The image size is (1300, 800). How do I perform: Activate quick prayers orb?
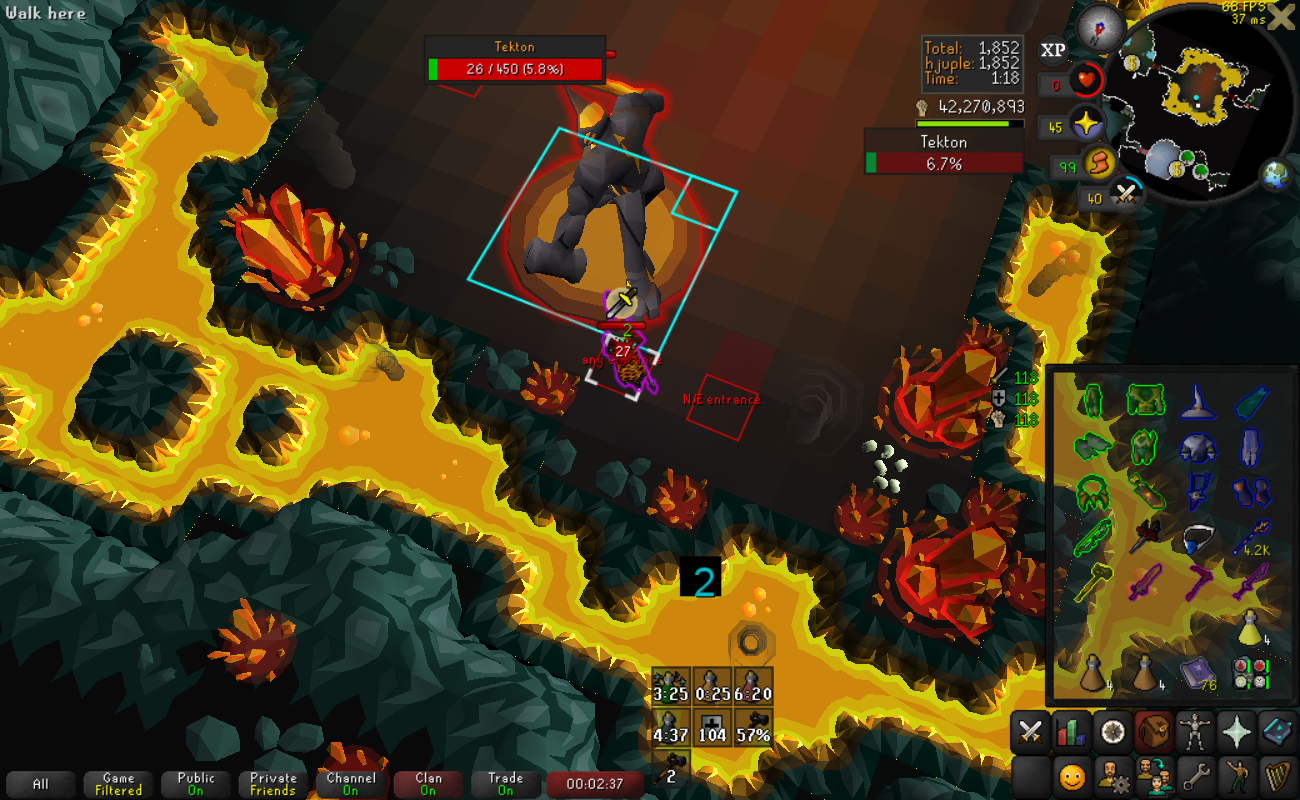pos(1085,124)
